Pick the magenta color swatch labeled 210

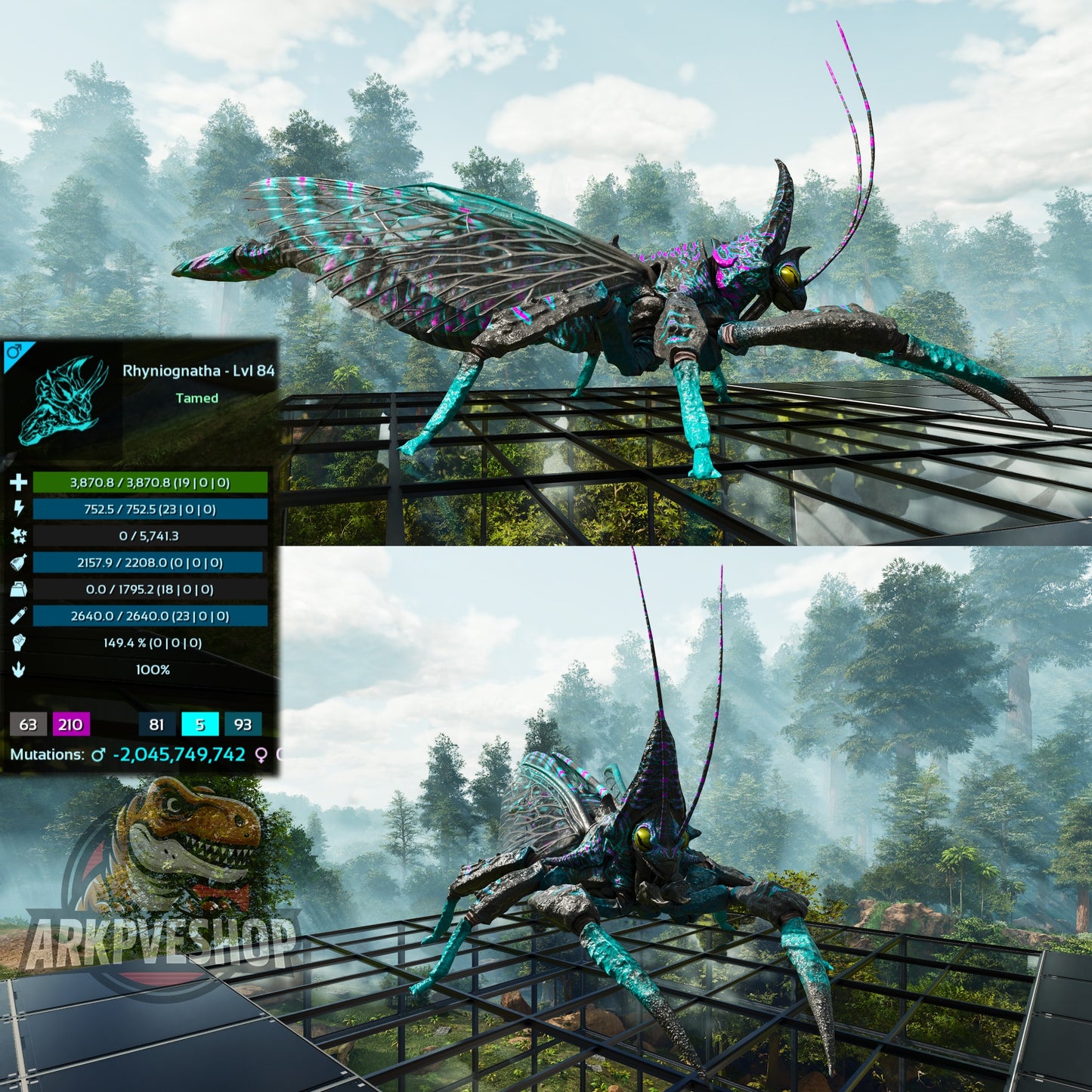coord(70,725)
